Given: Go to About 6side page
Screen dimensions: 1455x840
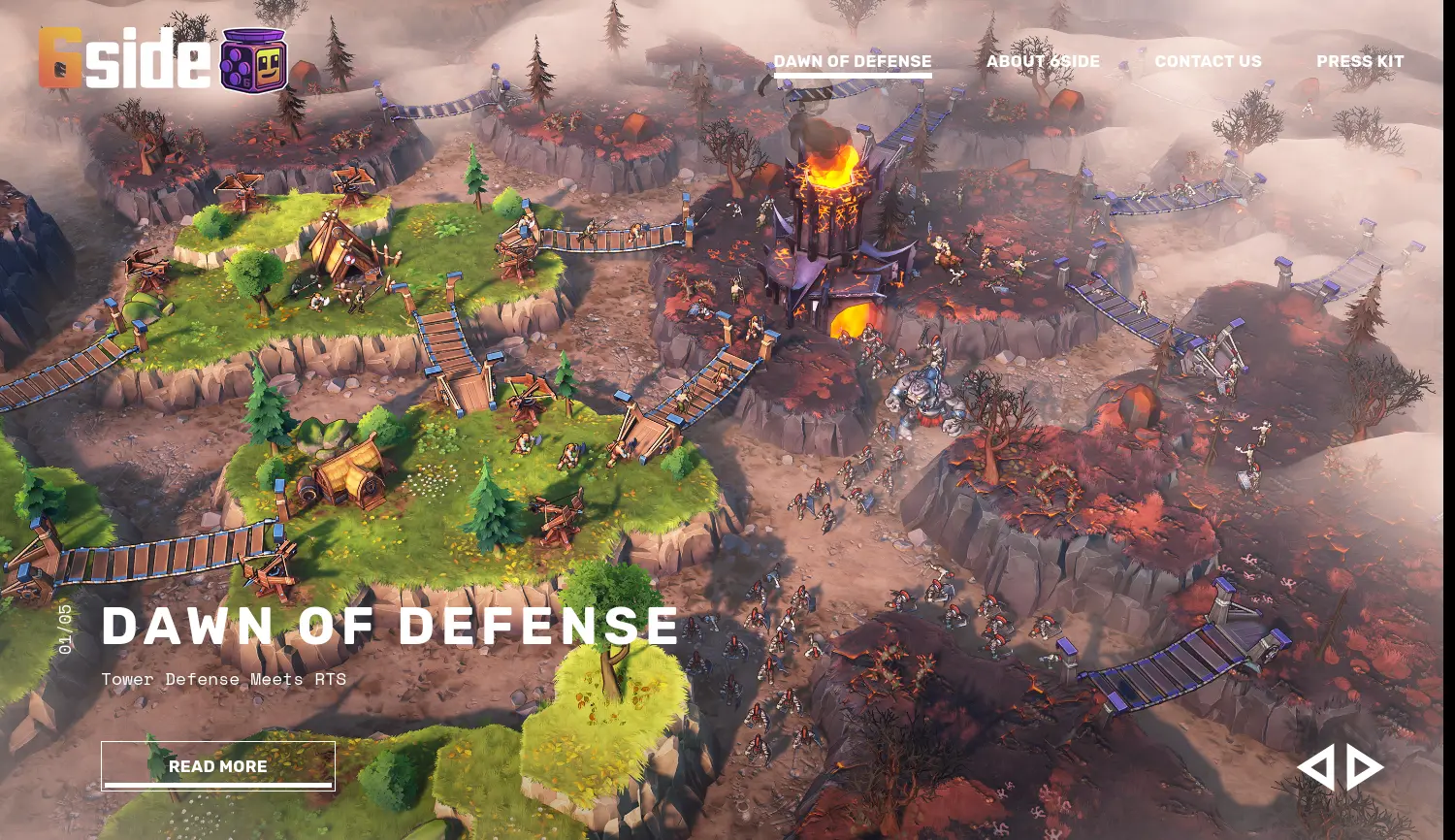Looking at the screenshot, I should [1043, 61].
